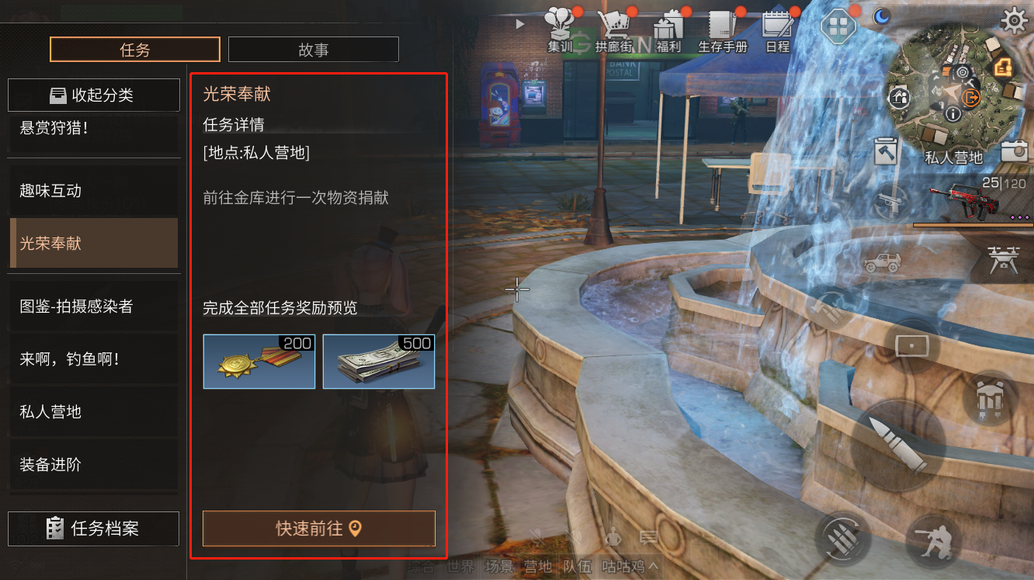View the gold medal reward item

tap(259, 361)
